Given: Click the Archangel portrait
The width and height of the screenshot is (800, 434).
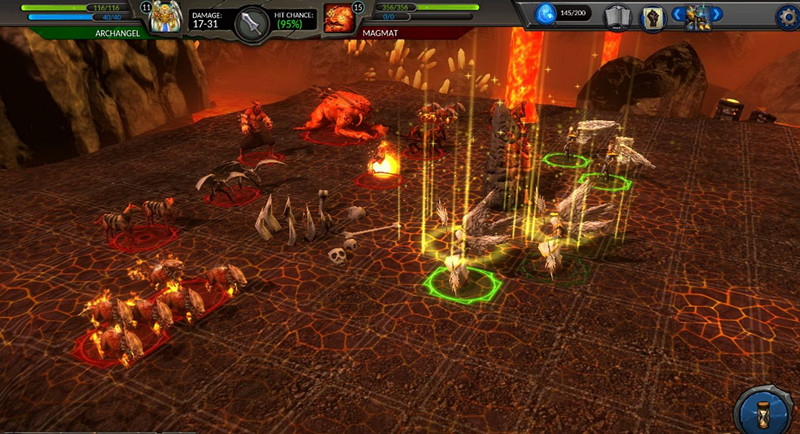Looking at the screenshot, I should pos(167,18).
